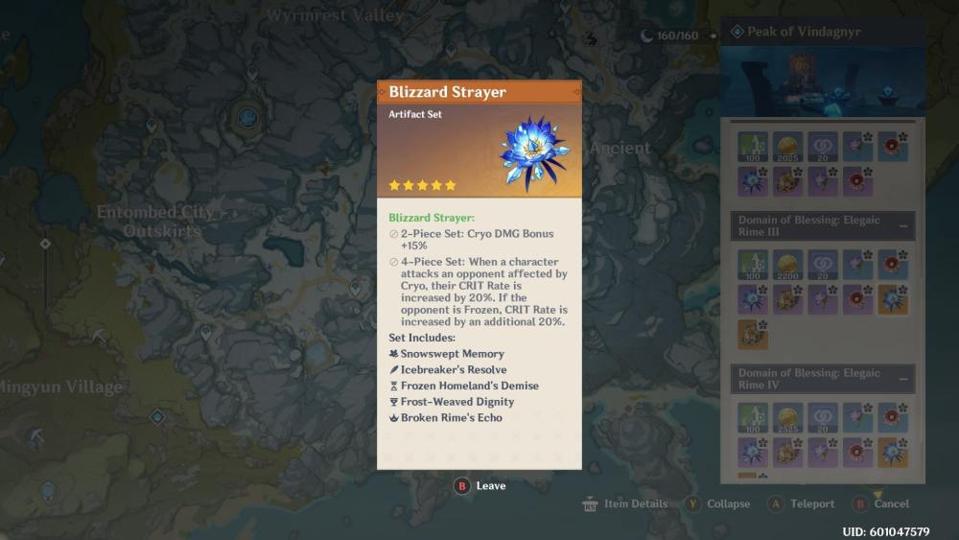959x540 pixels.
Task: Pick Frozen Homeland's Demise from the list
Action: [x=469, y=386]
